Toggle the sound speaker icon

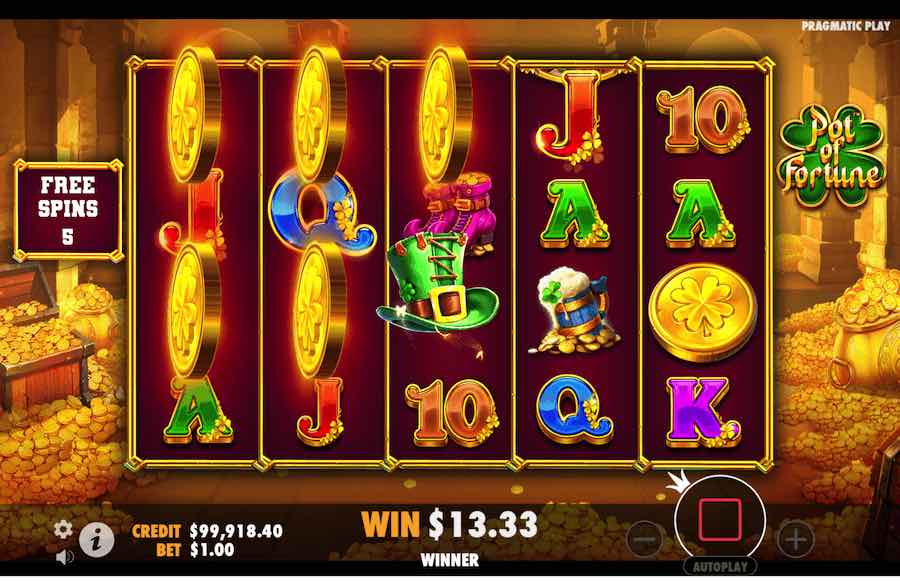pos(63,556)
